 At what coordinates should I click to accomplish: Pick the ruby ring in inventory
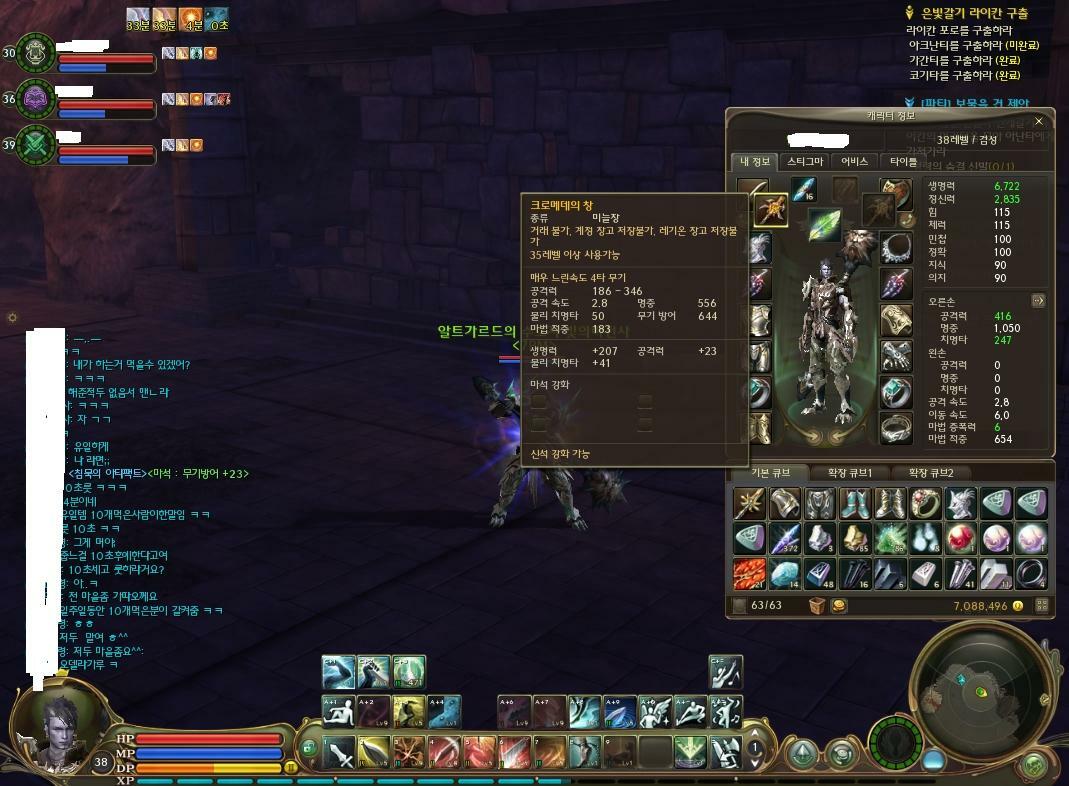[x=925, y=503]
